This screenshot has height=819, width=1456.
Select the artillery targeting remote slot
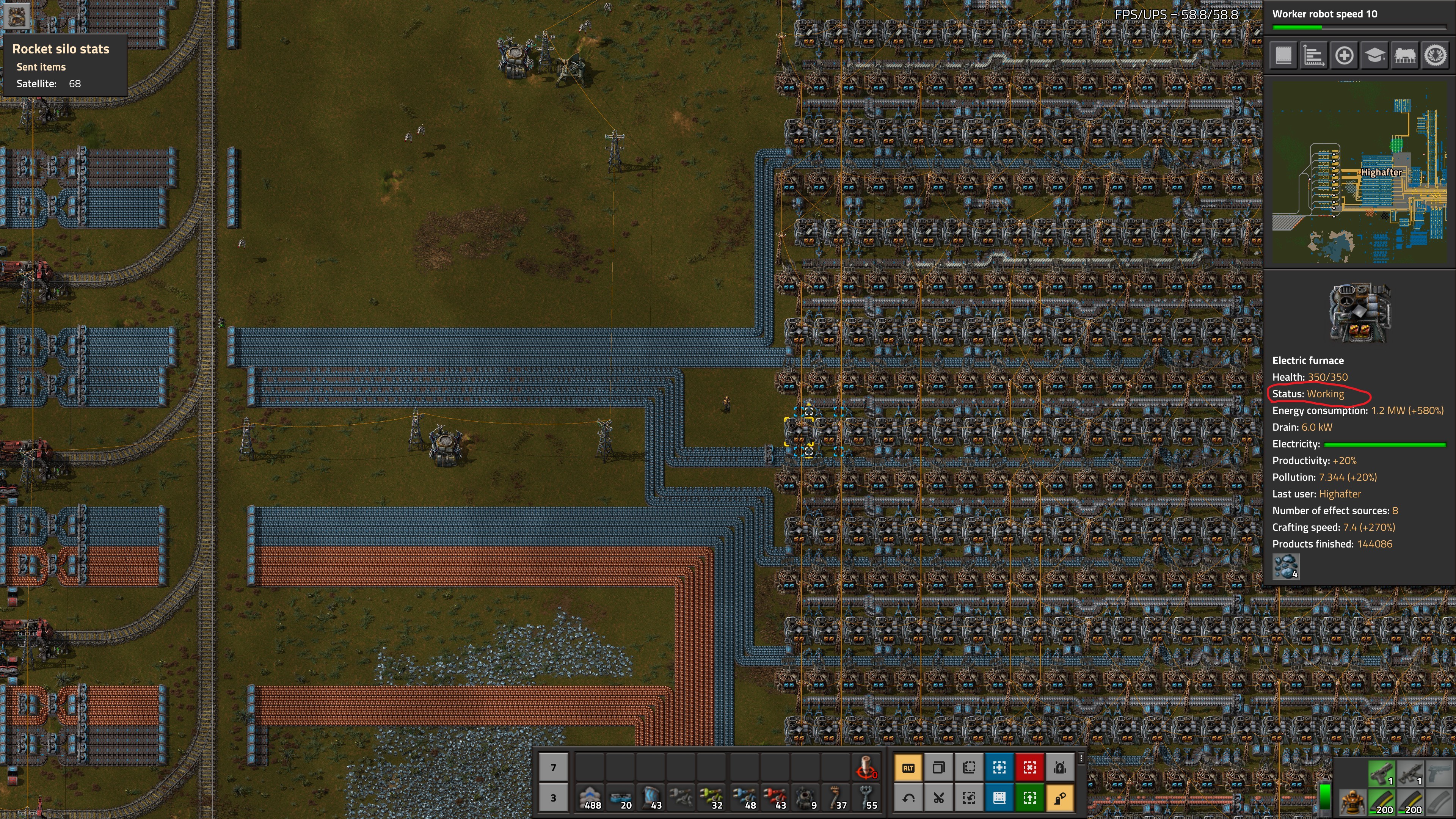[x=865, y=767]
